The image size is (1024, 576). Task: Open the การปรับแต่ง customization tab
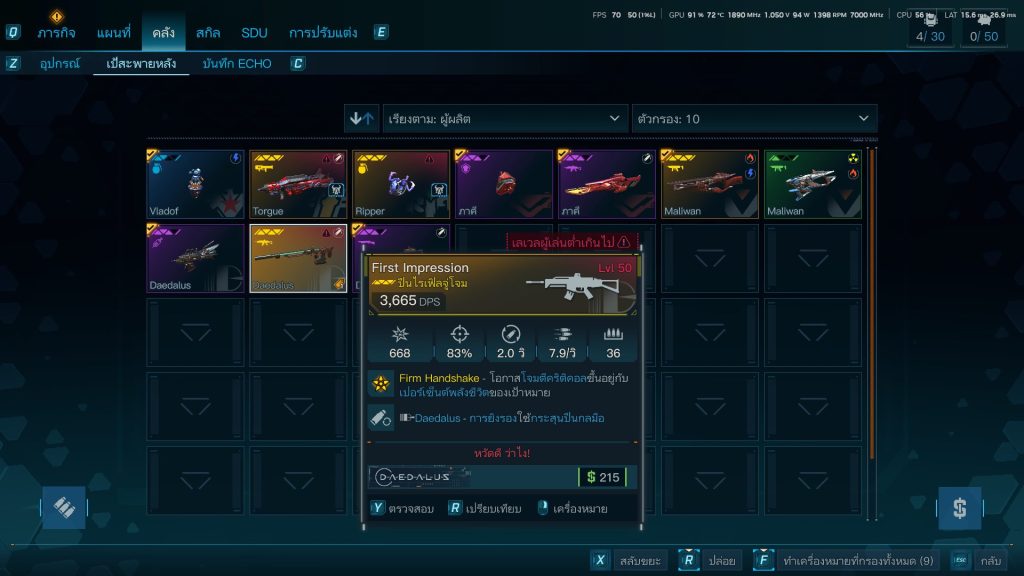[323, 32]
